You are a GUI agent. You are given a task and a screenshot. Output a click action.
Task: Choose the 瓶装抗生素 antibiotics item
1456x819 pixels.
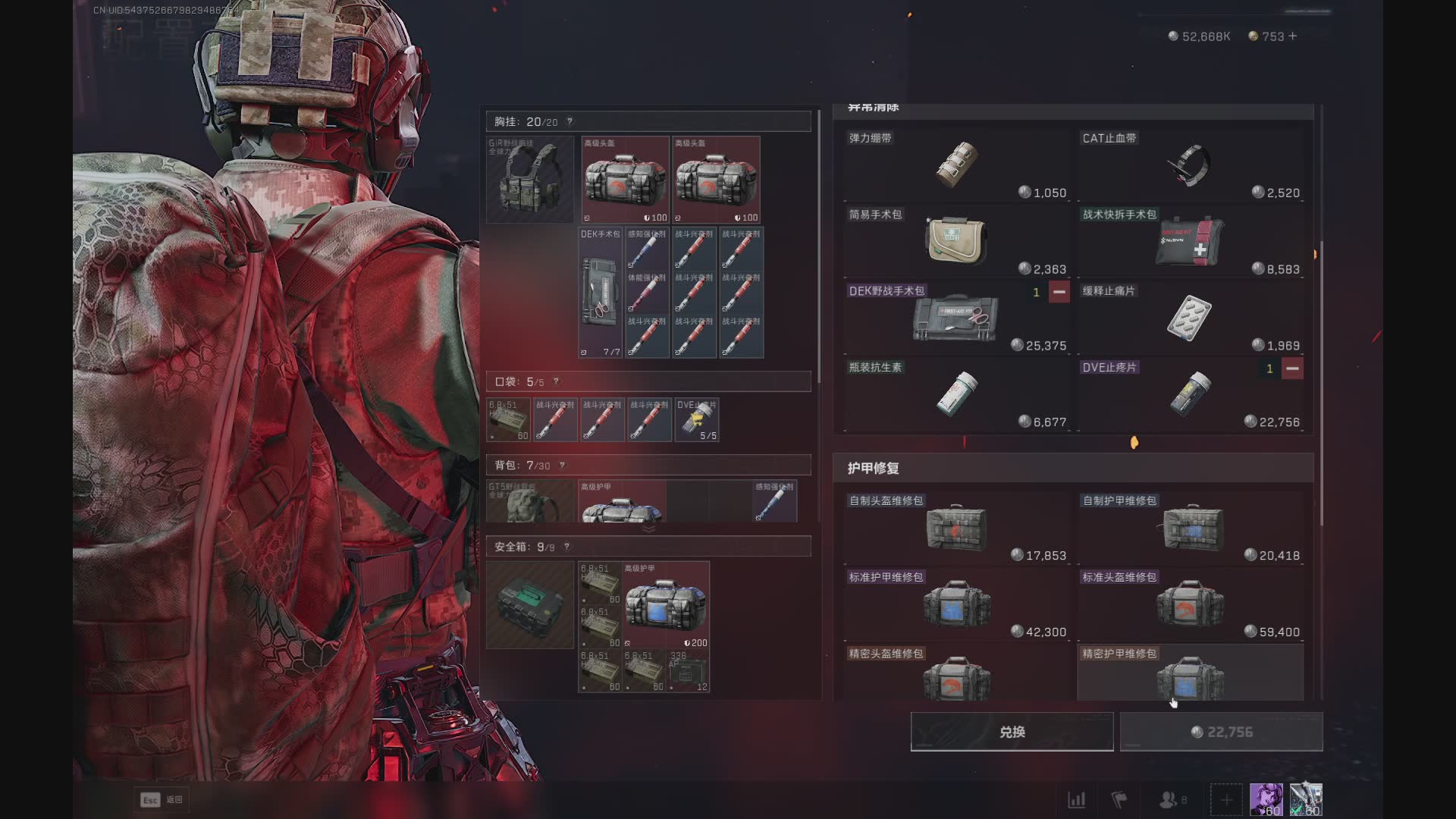click(955, 394)
